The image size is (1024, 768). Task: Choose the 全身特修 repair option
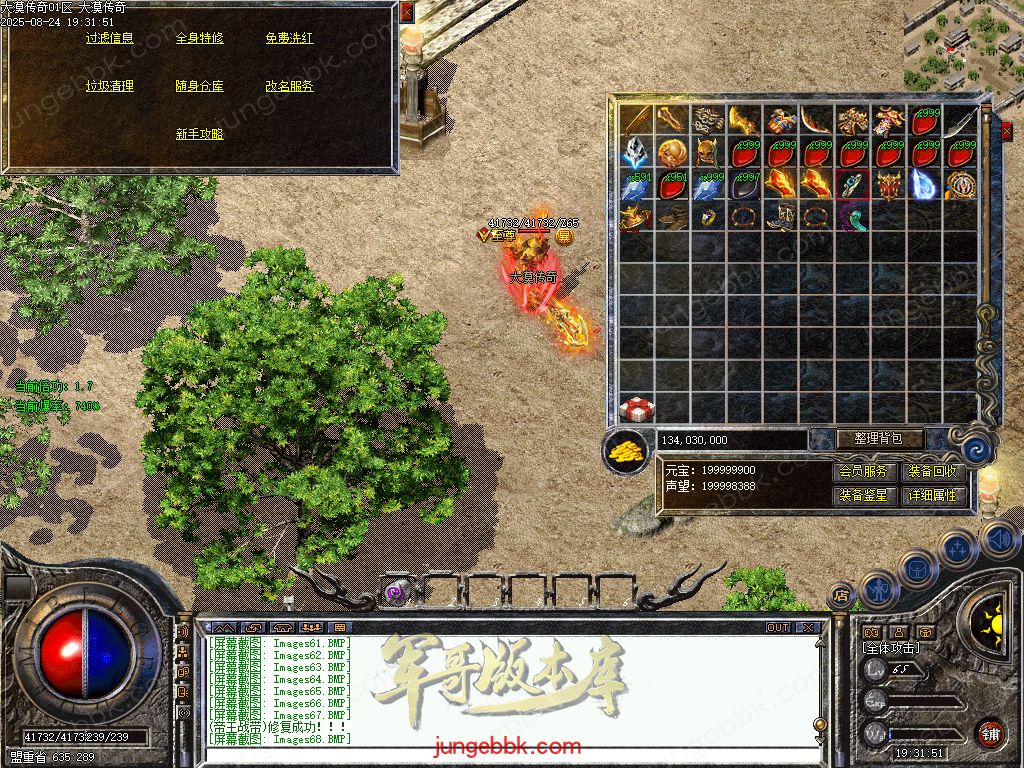[x=199, y=39]
